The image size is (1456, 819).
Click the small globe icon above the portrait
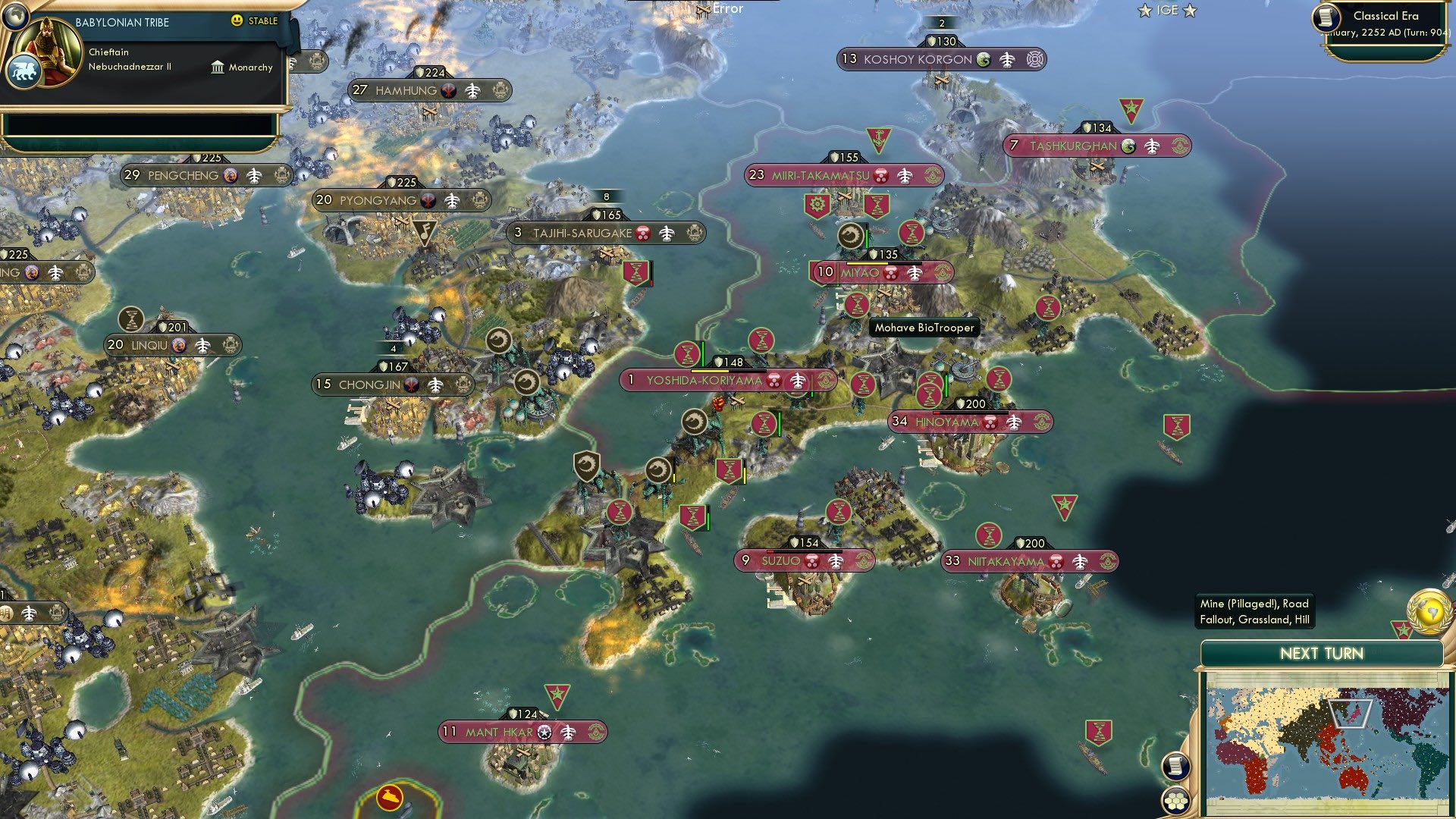click(15, 15)
